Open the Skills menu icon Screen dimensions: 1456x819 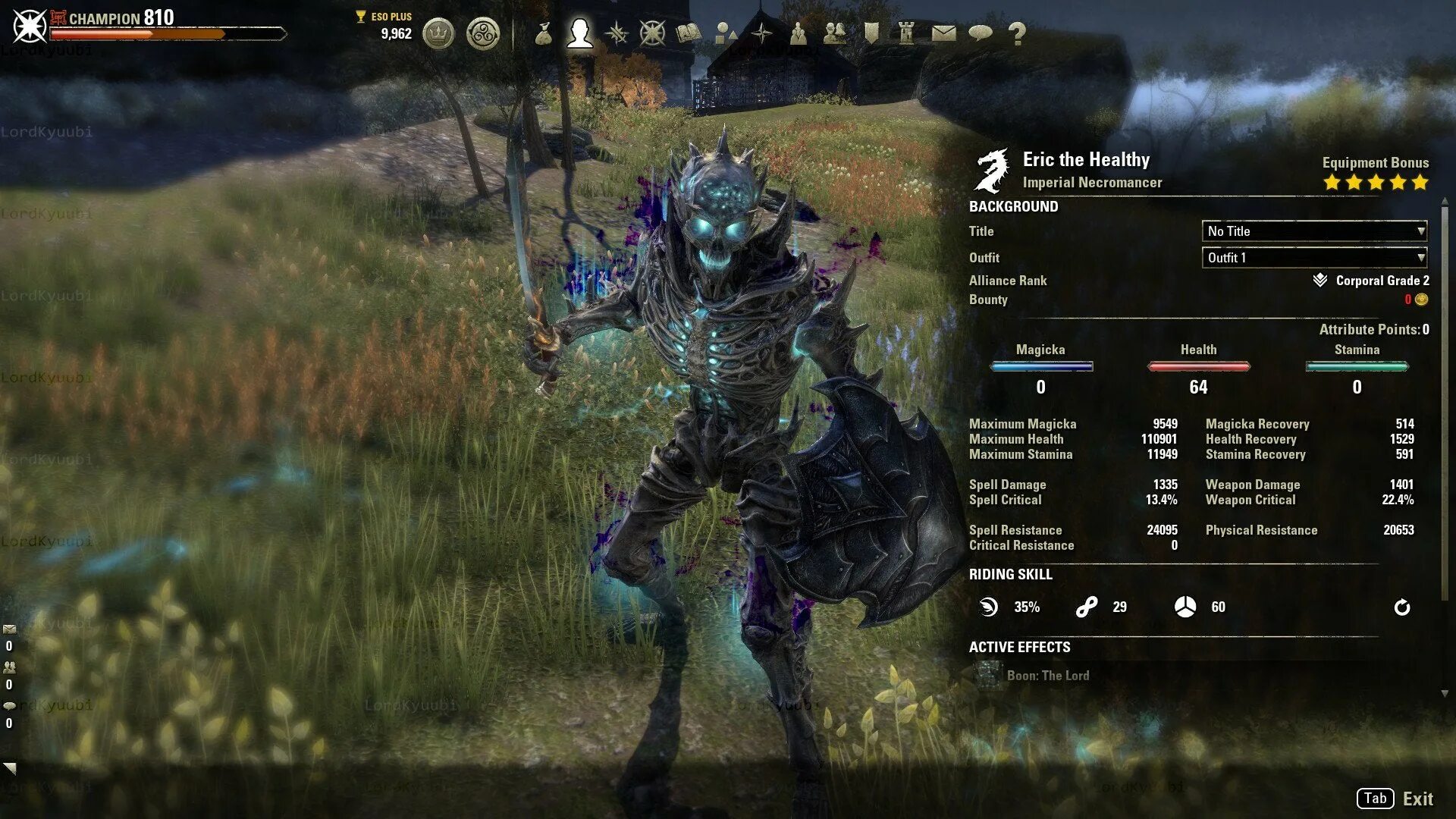617,33
